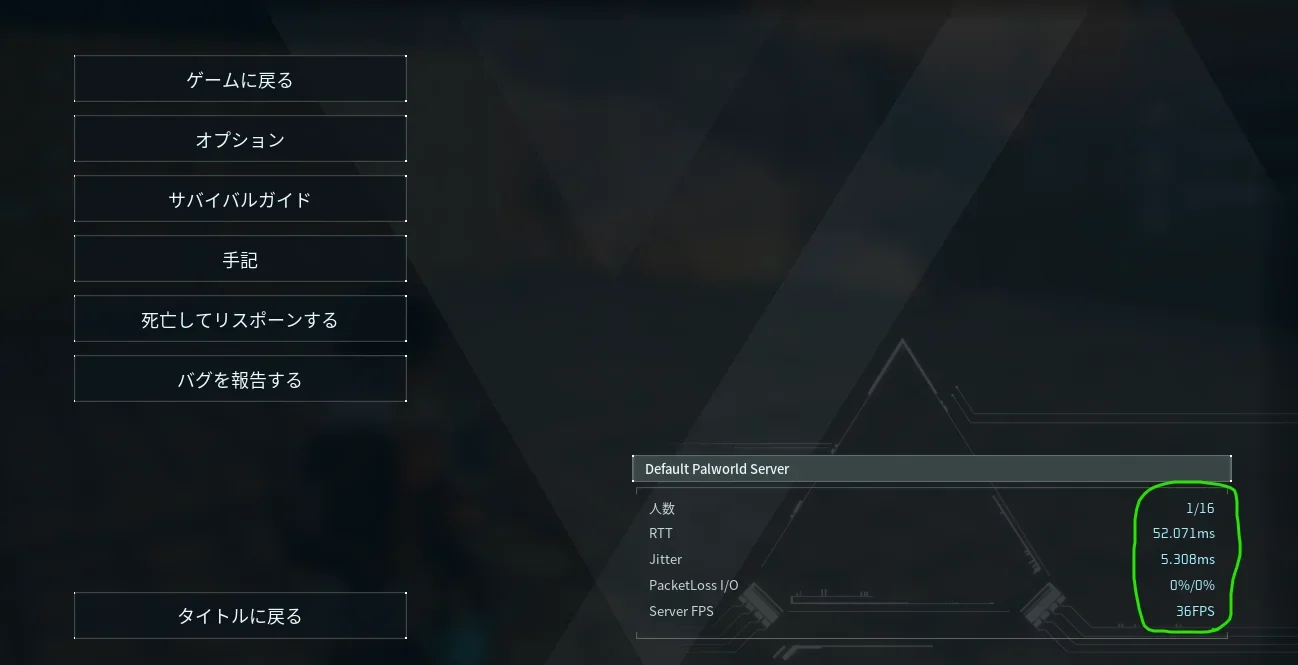The height and width of the screenshot is (665, 1298).
Task: Click 死亡してリスポーンする to respawn
Action: pos(240,320)
